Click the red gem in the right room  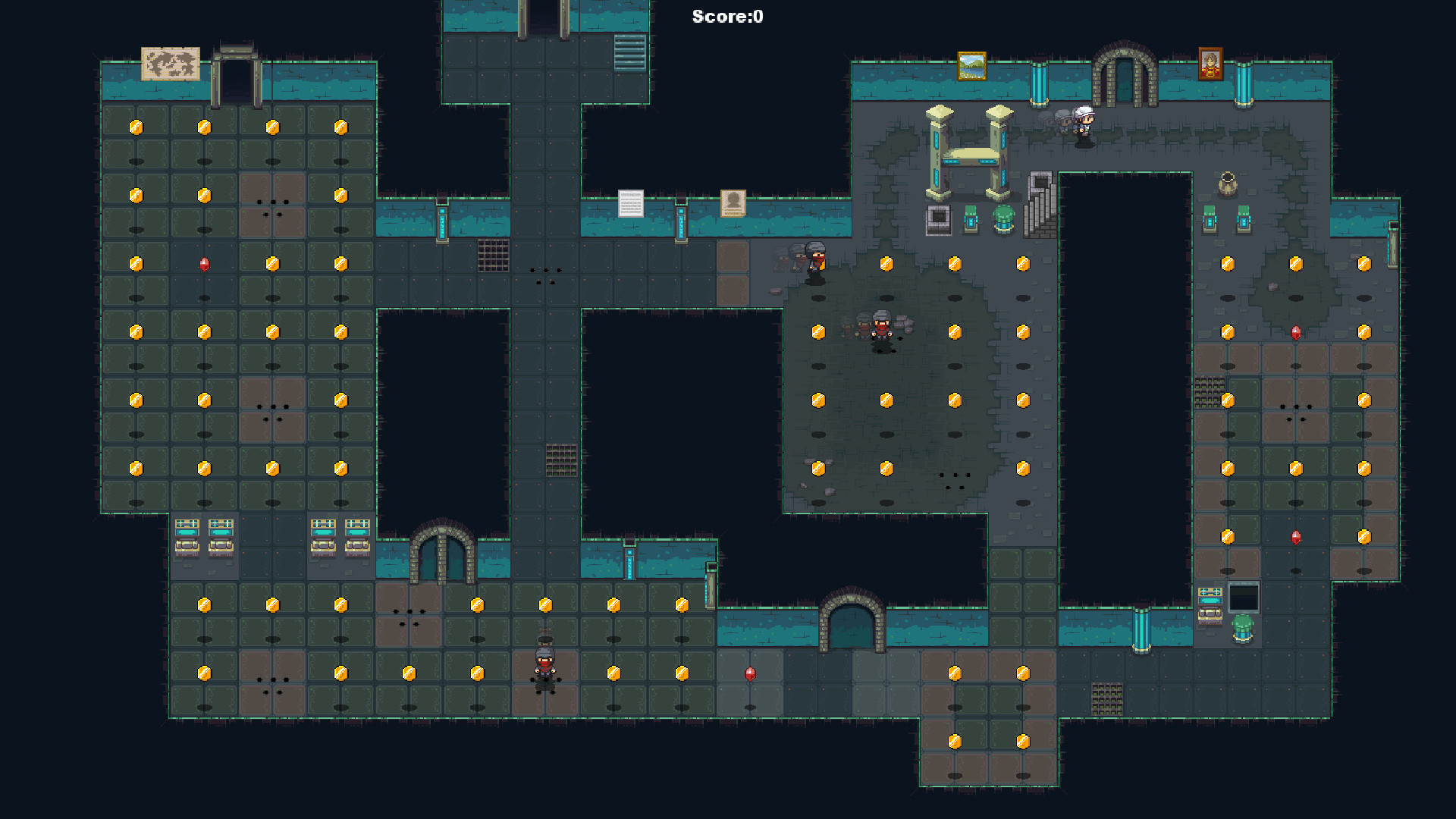(1295, 332)
